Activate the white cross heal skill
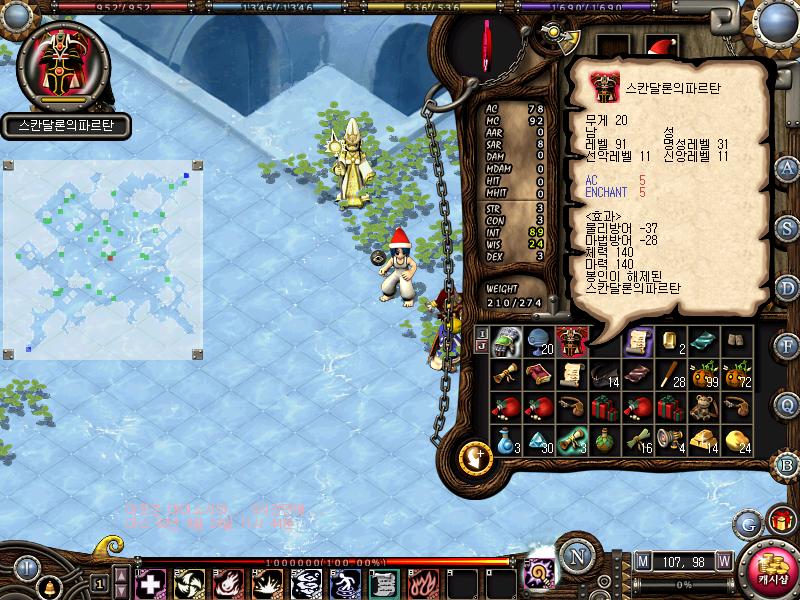The width and height of the screenshot is (800, 600). coord(149,582)
